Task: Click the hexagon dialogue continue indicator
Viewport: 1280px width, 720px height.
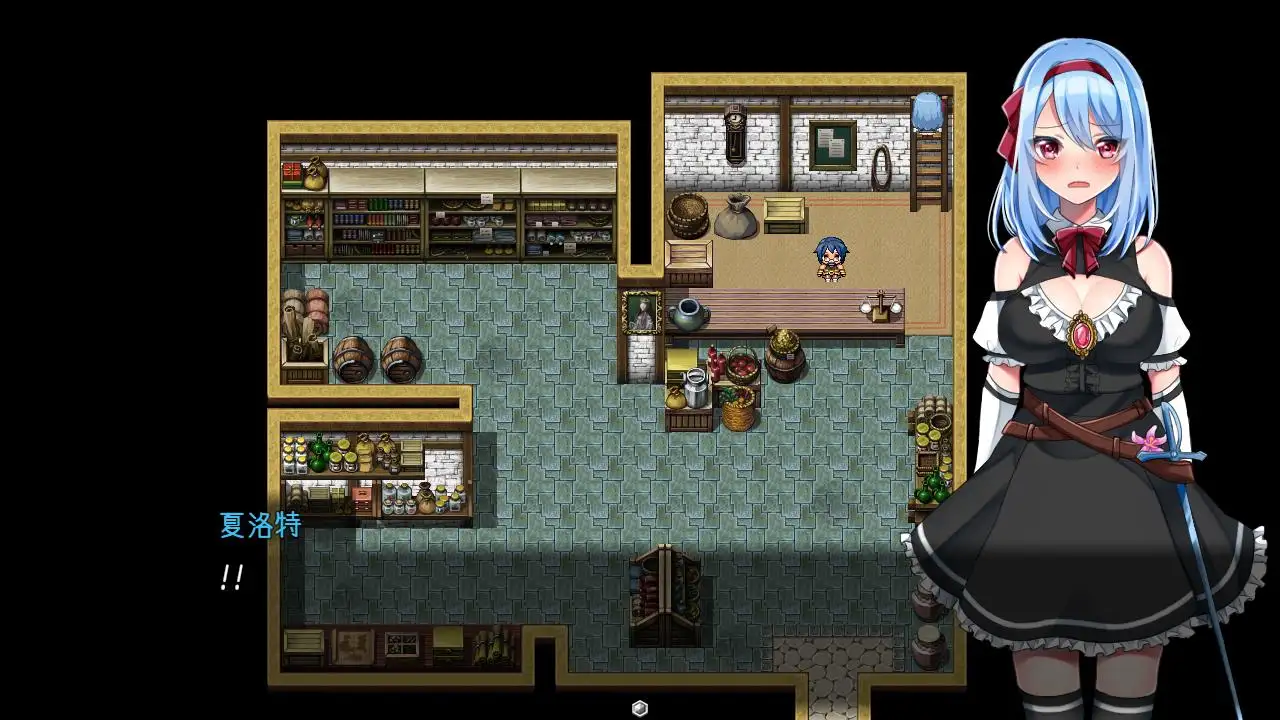Action: (x=640, y=708)
